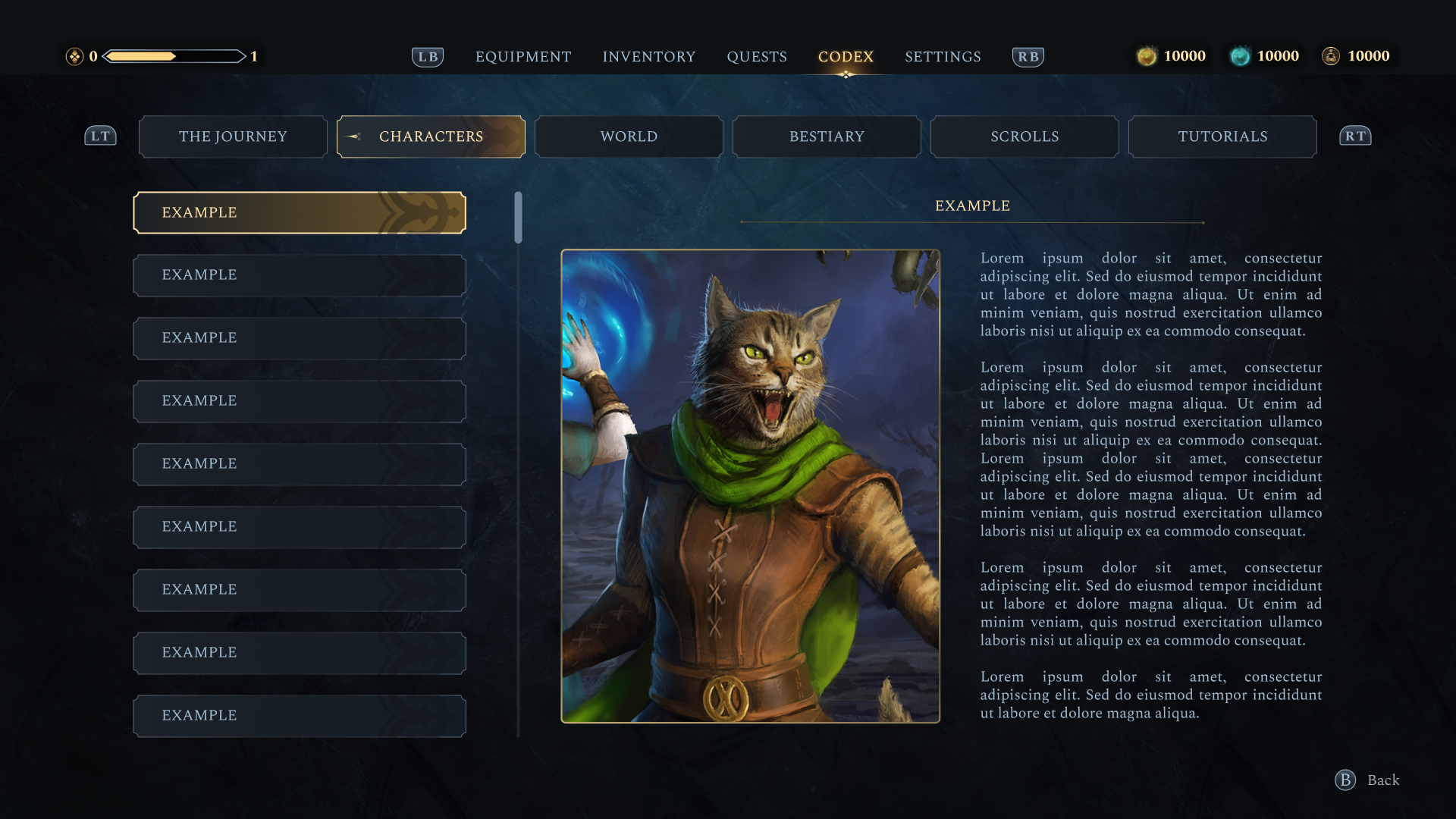Screen dimensions: 1456x819
Task: Open the World codex tab
Action: [x=629, y=136]
